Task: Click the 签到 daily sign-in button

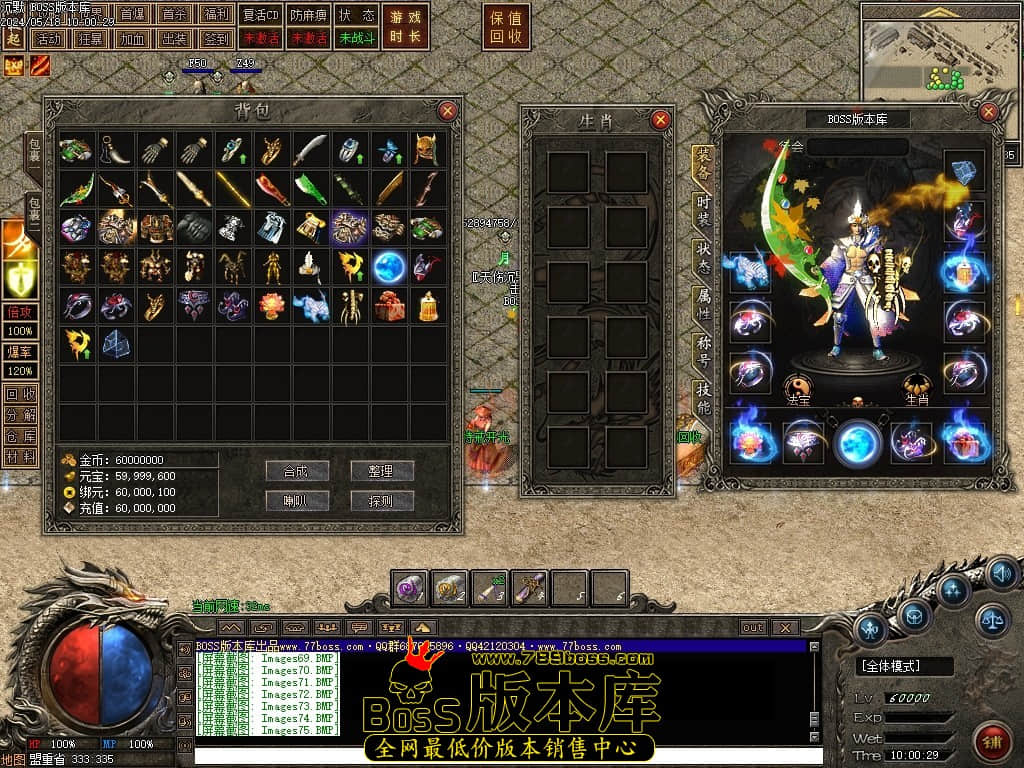Action: coord(215,39)
